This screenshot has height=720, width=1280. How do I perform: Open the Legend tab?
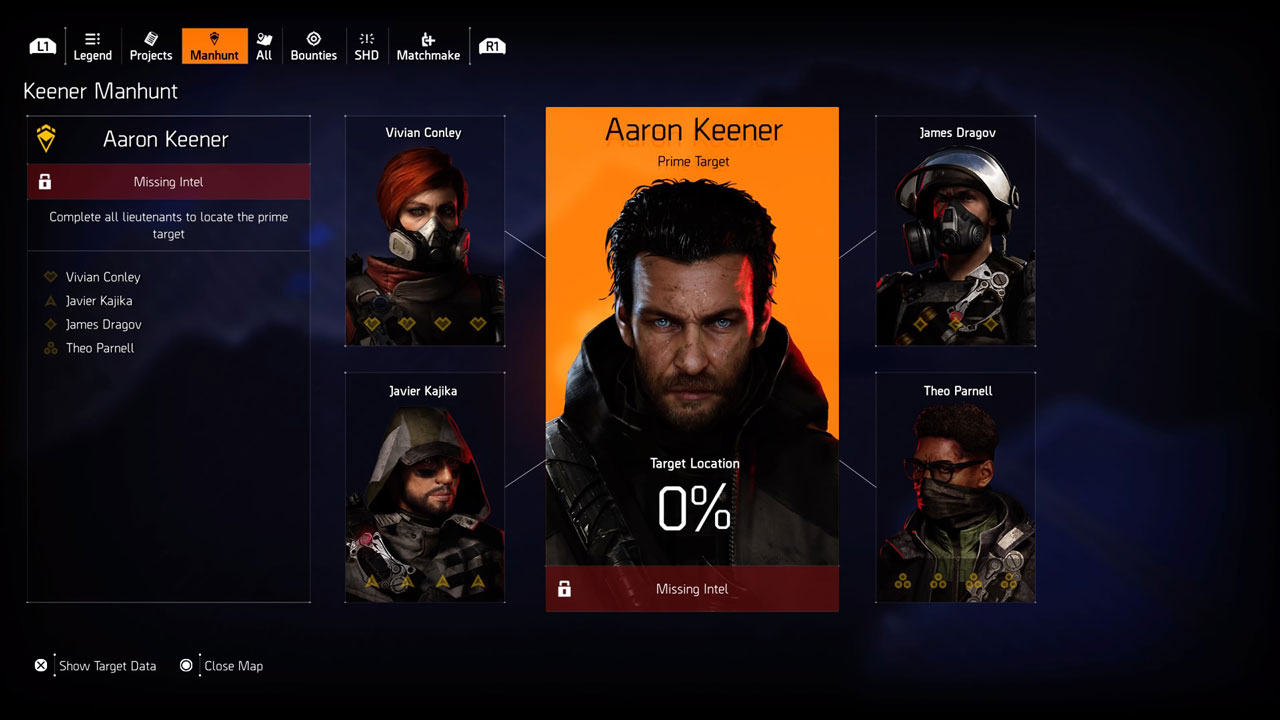point(92,46)
